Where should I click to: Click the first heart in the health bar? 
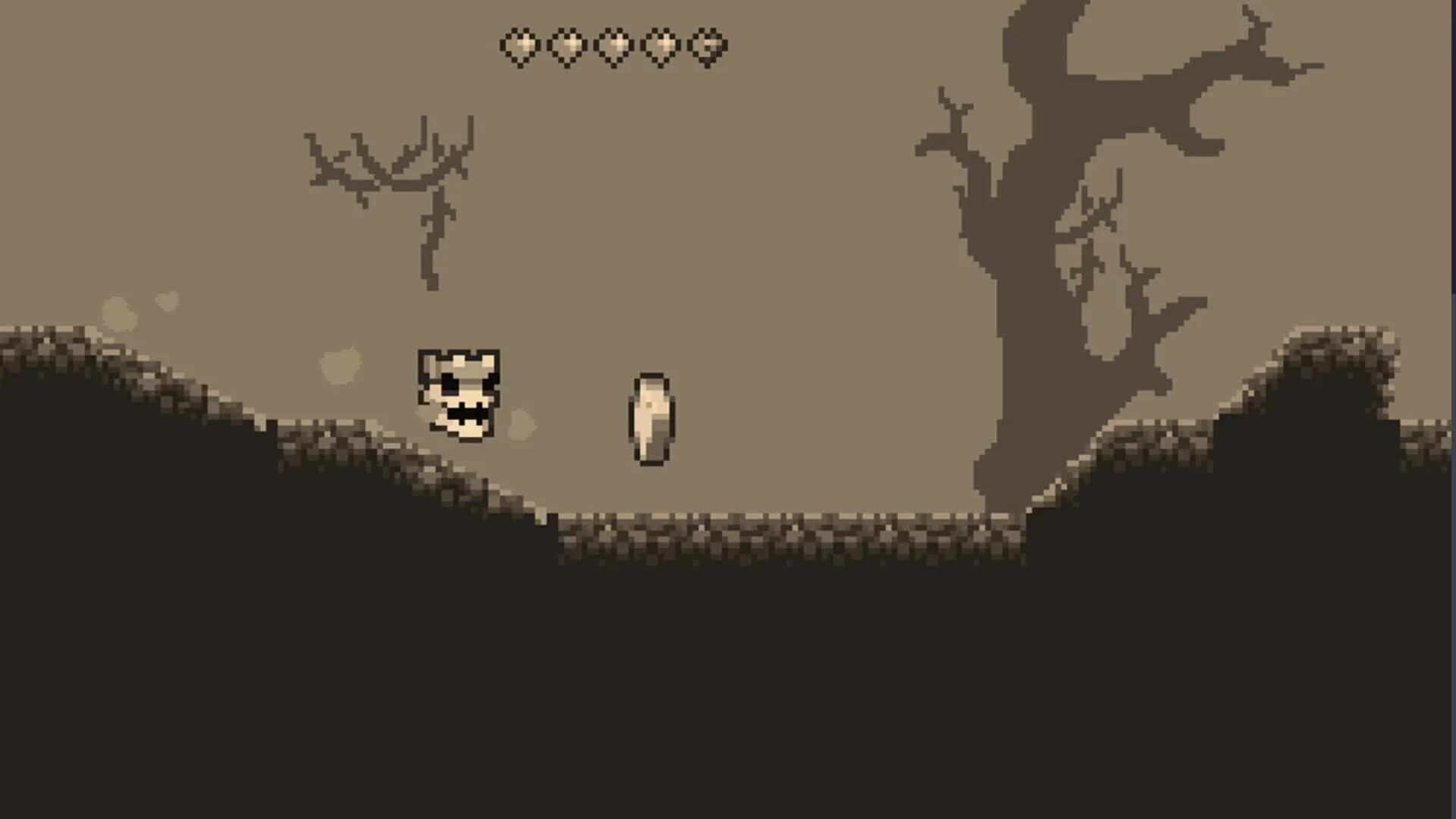coord(520,47)
